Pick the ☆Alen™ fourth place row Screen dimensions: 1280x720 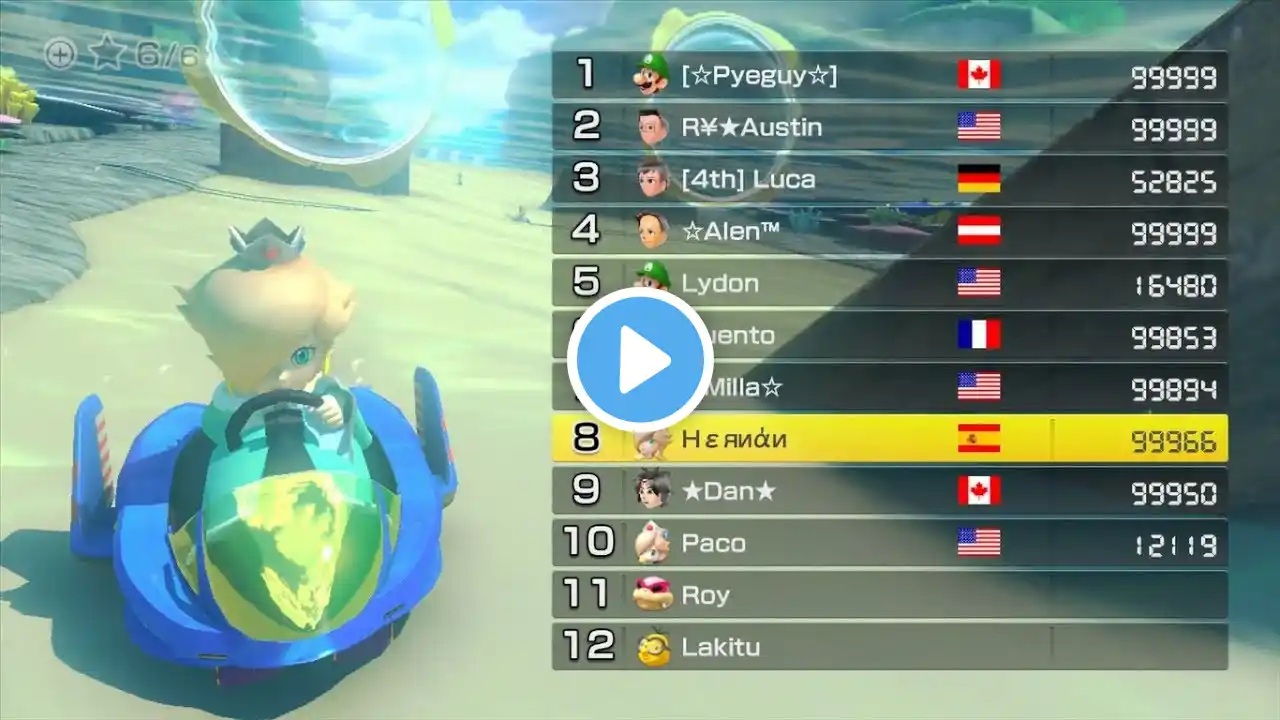click(889, 231)
